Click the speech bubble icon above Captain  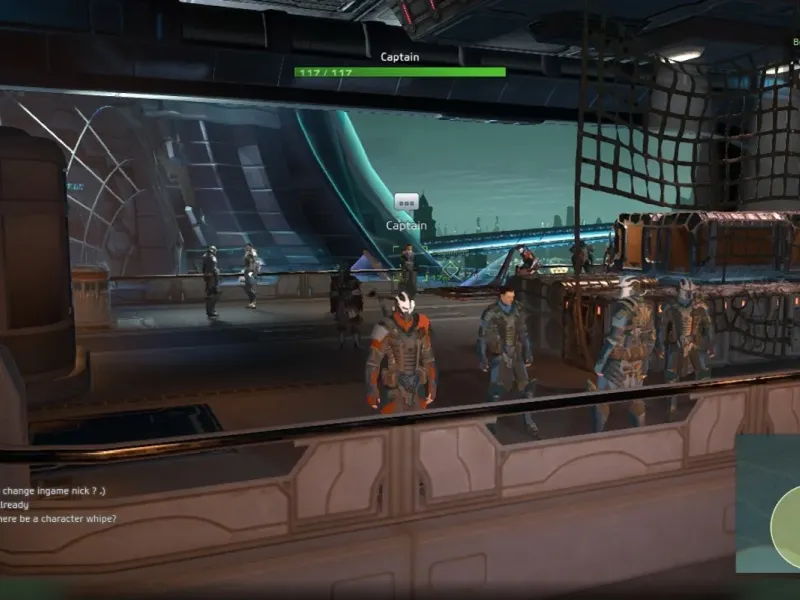click(x=406, y=202)
